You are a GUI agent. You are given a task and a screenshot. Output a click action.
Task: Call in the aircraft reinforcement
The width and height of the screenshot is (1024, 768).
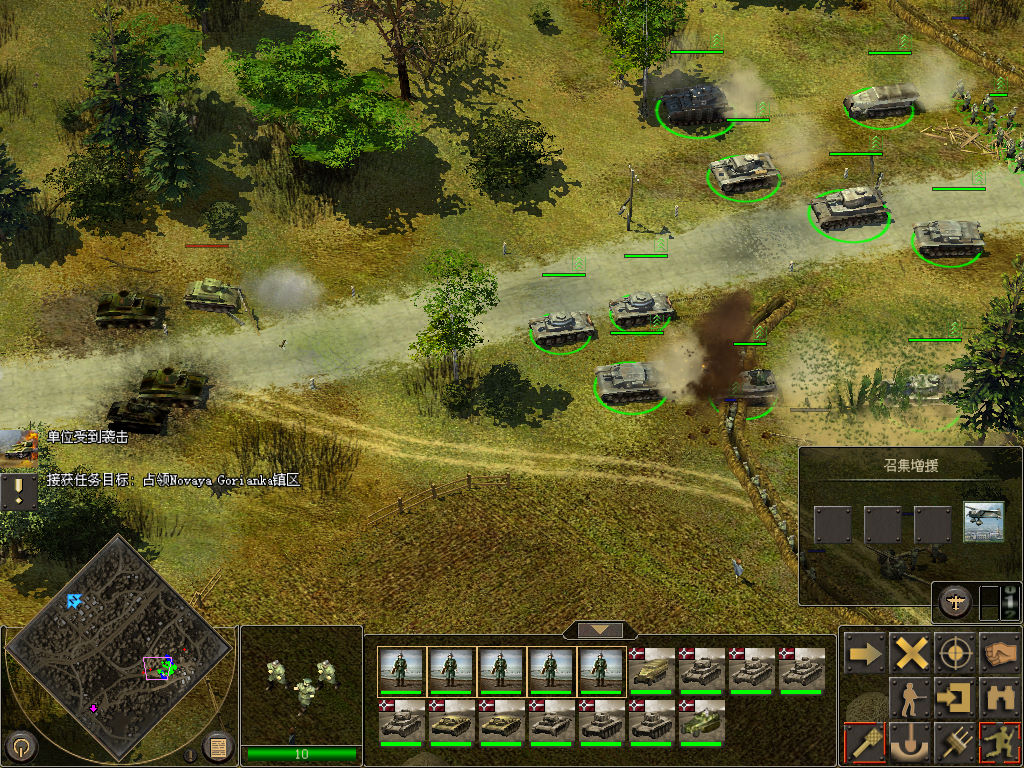983,523
